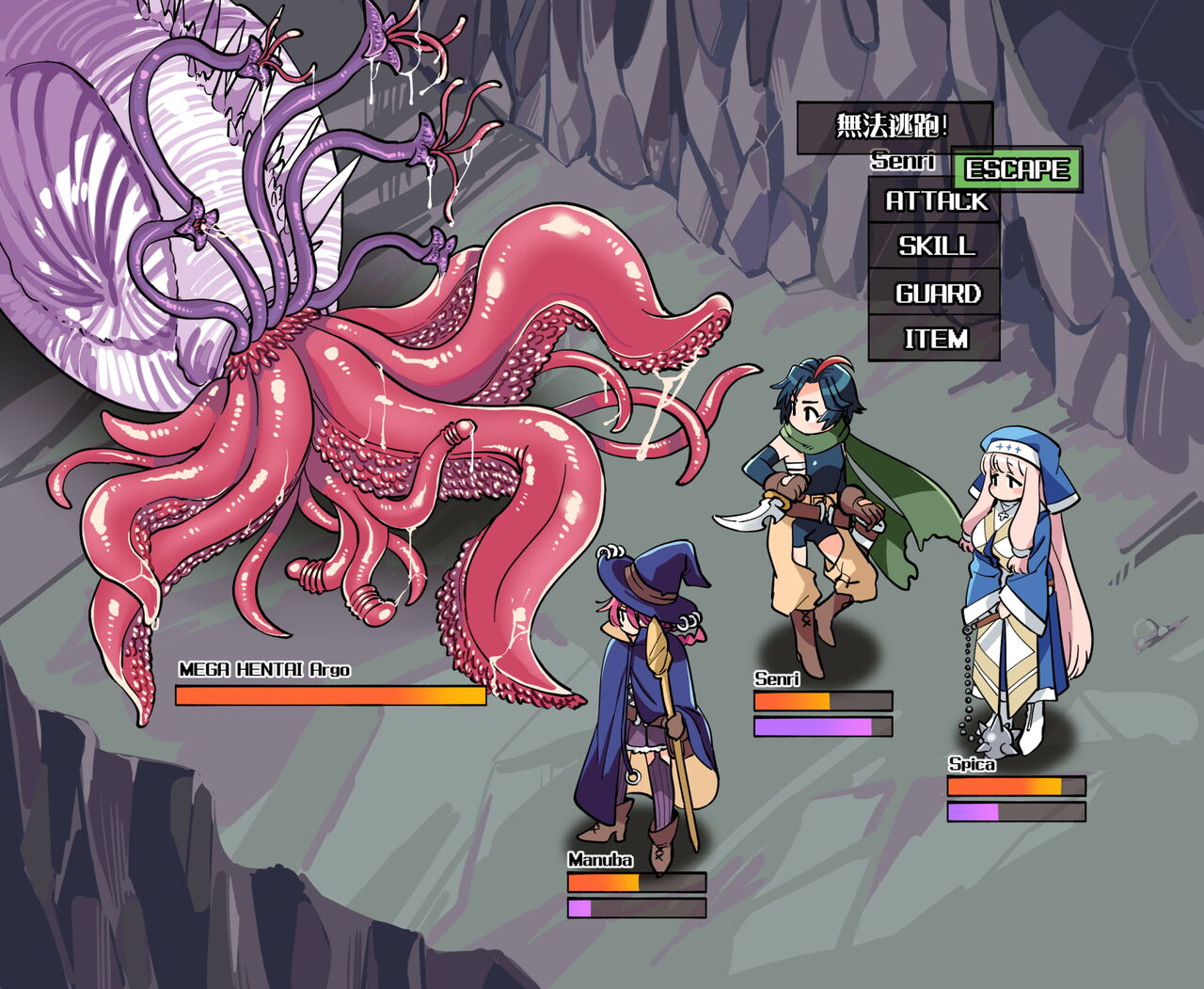Choose ATTACK from the battle menu
Screen dimensions: 1204x989
pos(936,201)
